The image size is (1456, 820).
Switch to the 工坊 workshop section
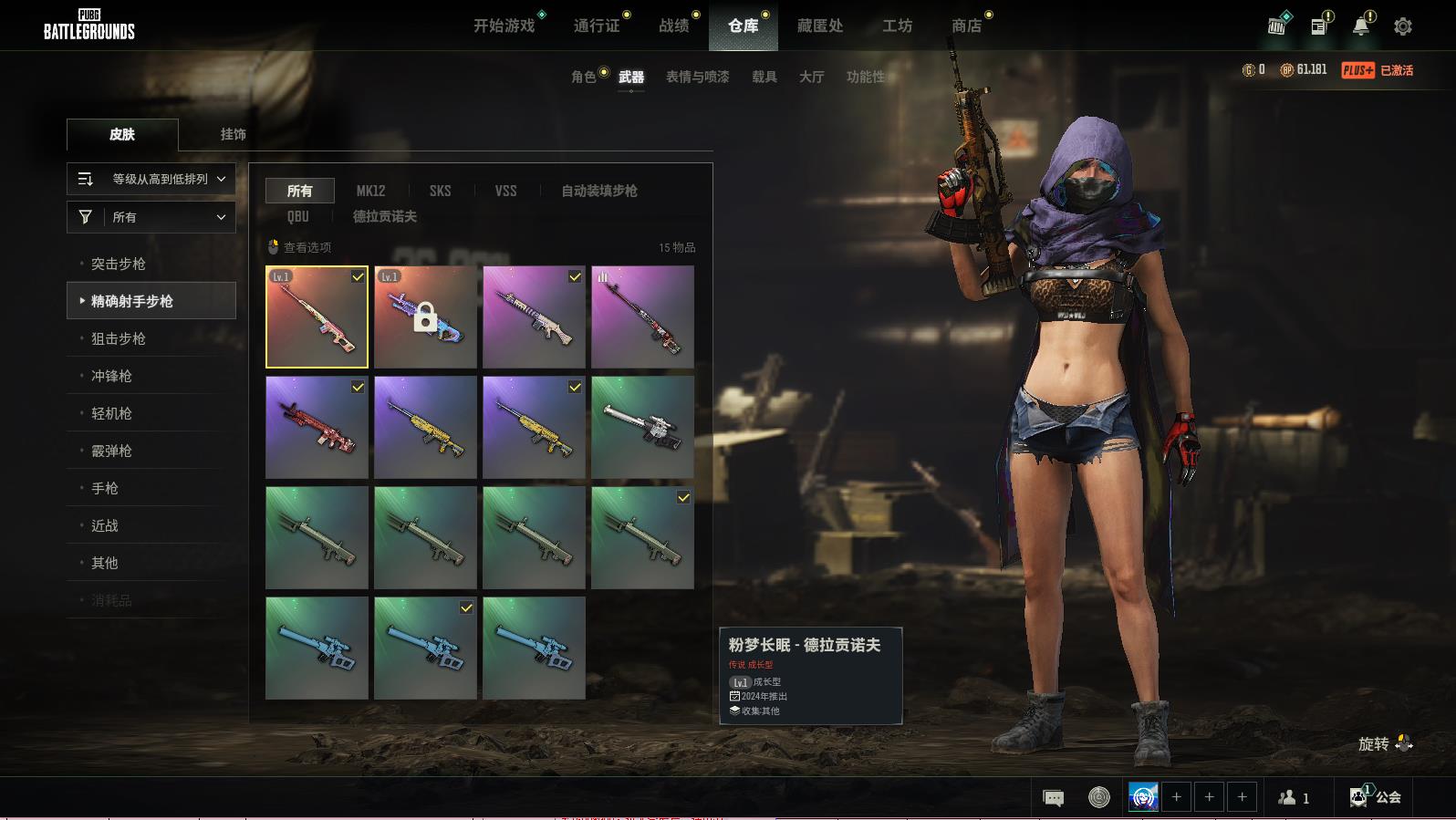pos(897,26)
